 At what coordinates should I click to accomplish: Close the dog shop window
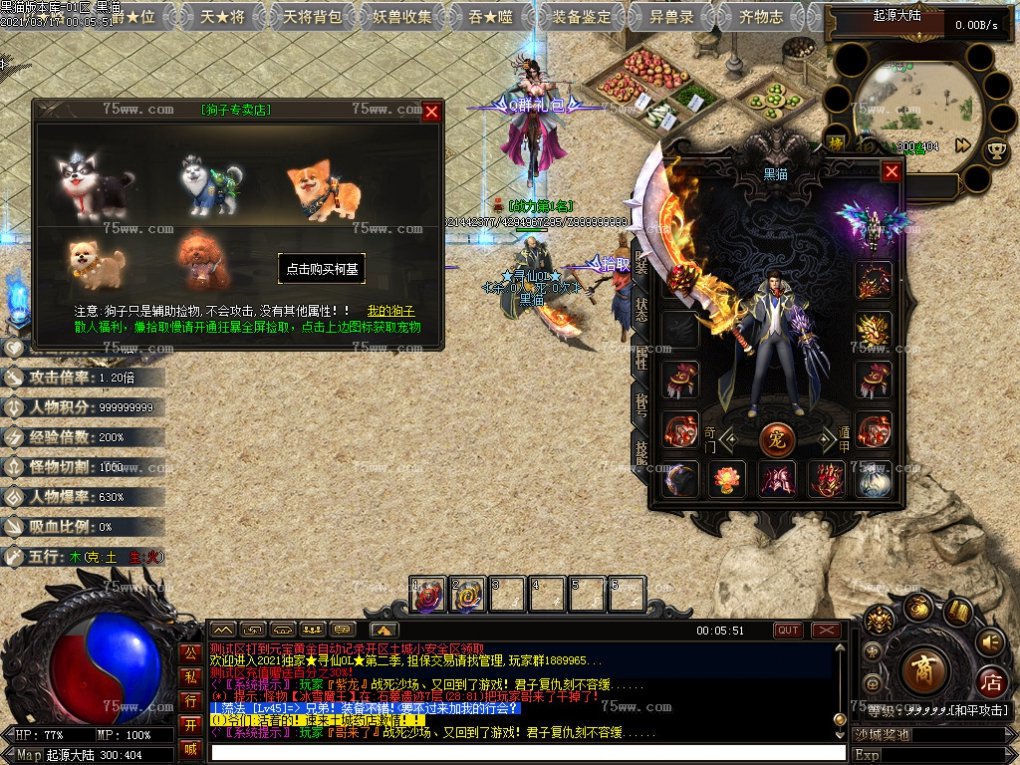point(432,112)
